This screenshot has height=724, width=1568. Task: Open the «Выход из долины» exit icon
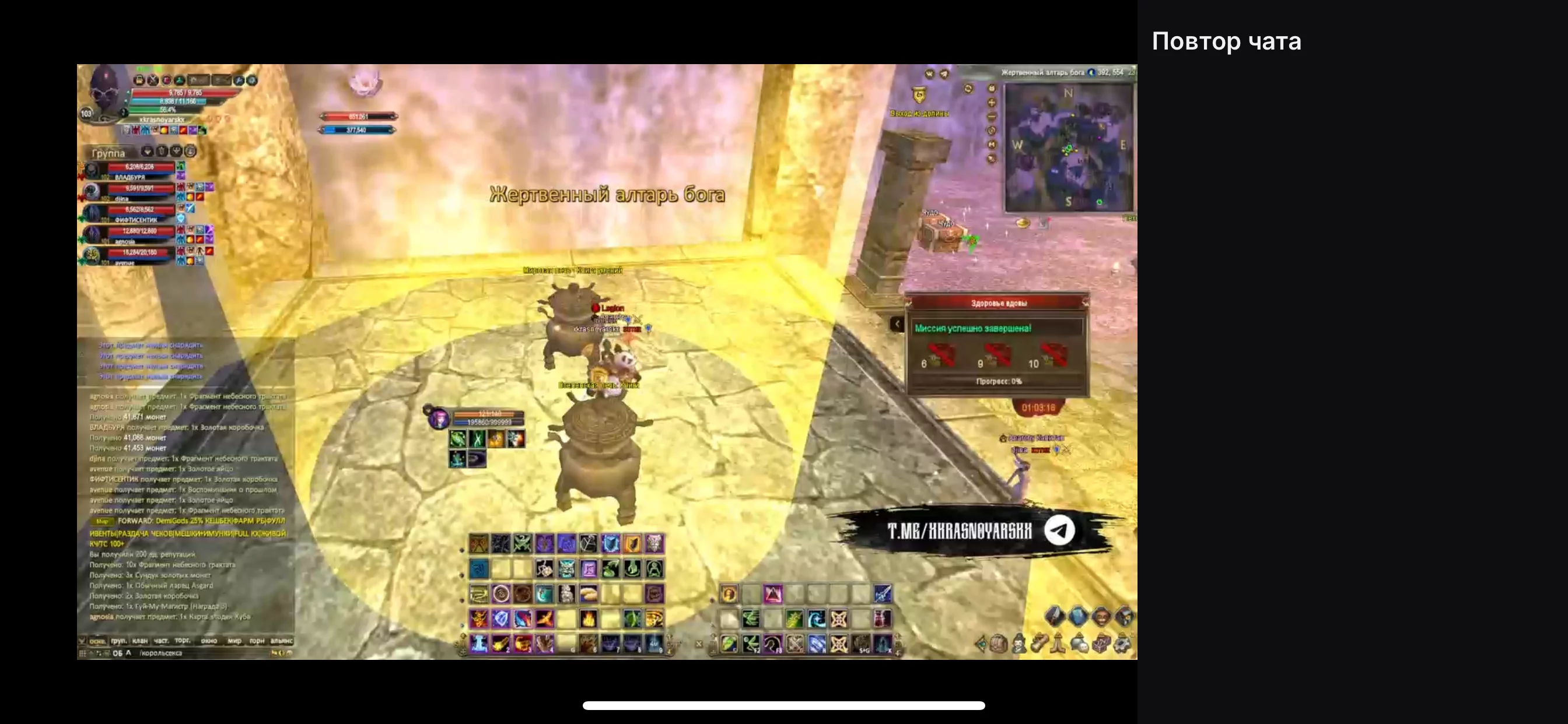(x=919, y=96)
